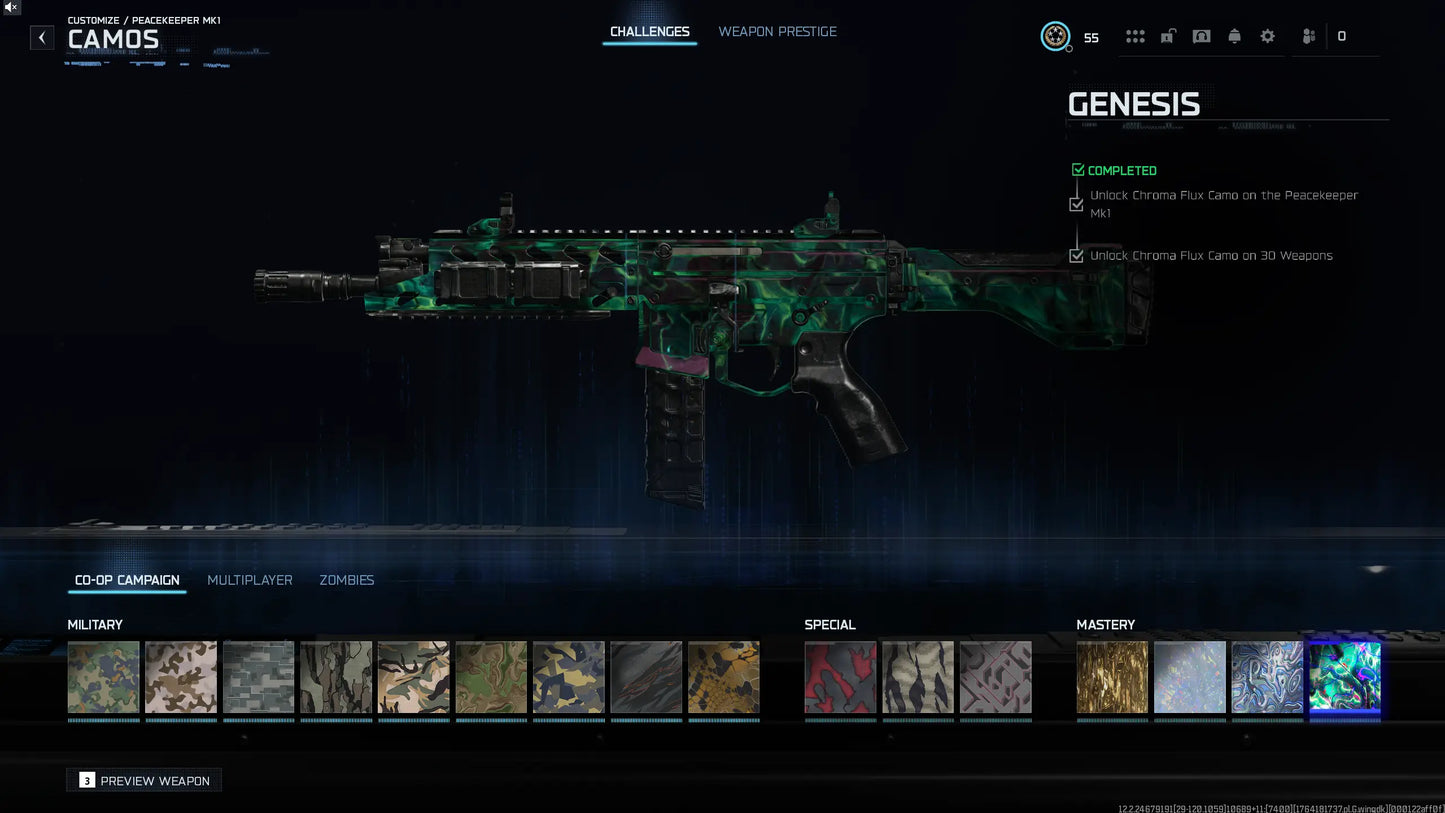Open the main menu dots icon
The image size is (1445, 813).
click(x=1135, y=36)
